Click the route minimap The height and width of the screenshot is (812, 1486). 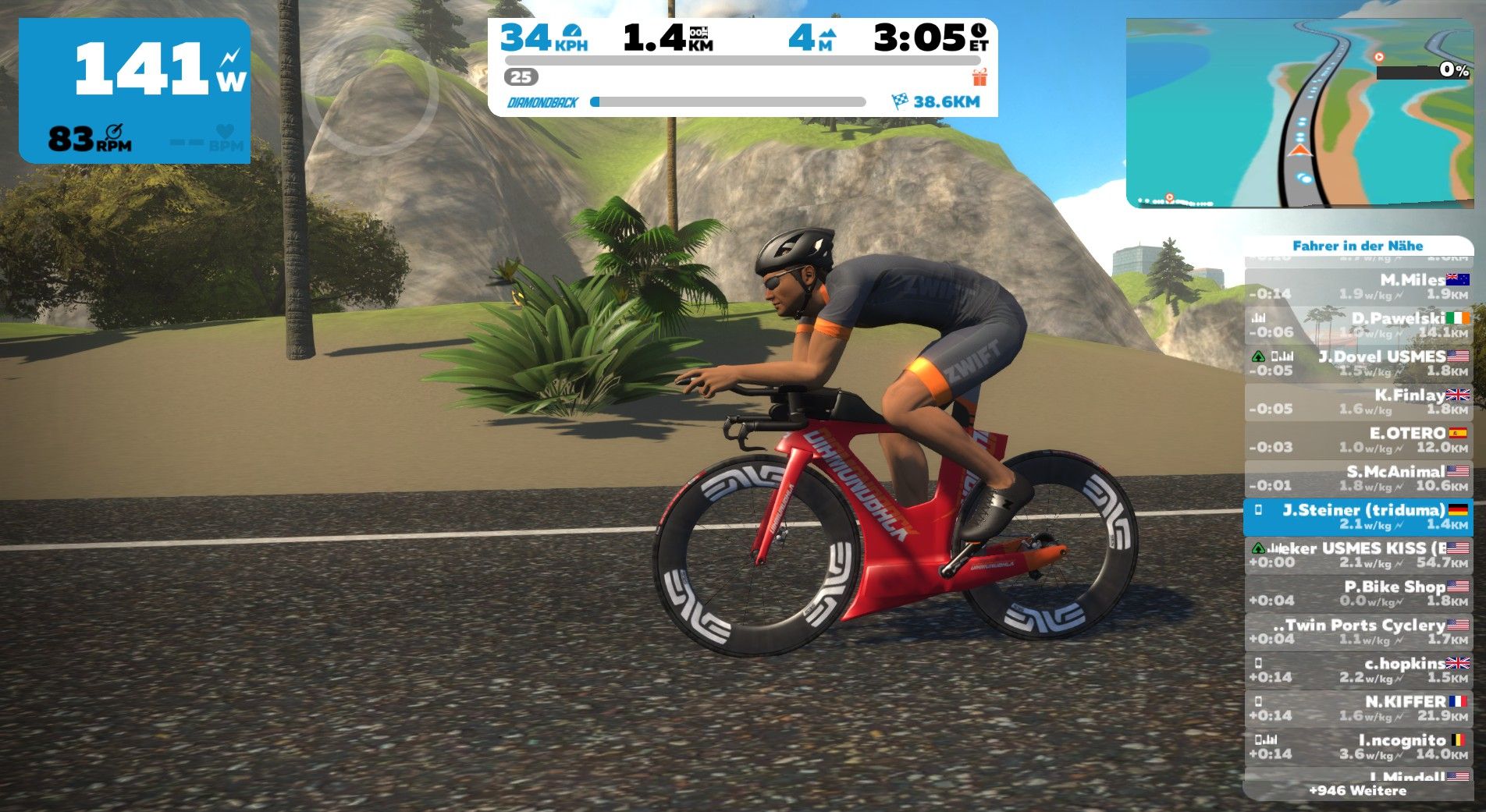coord(1299,113)
